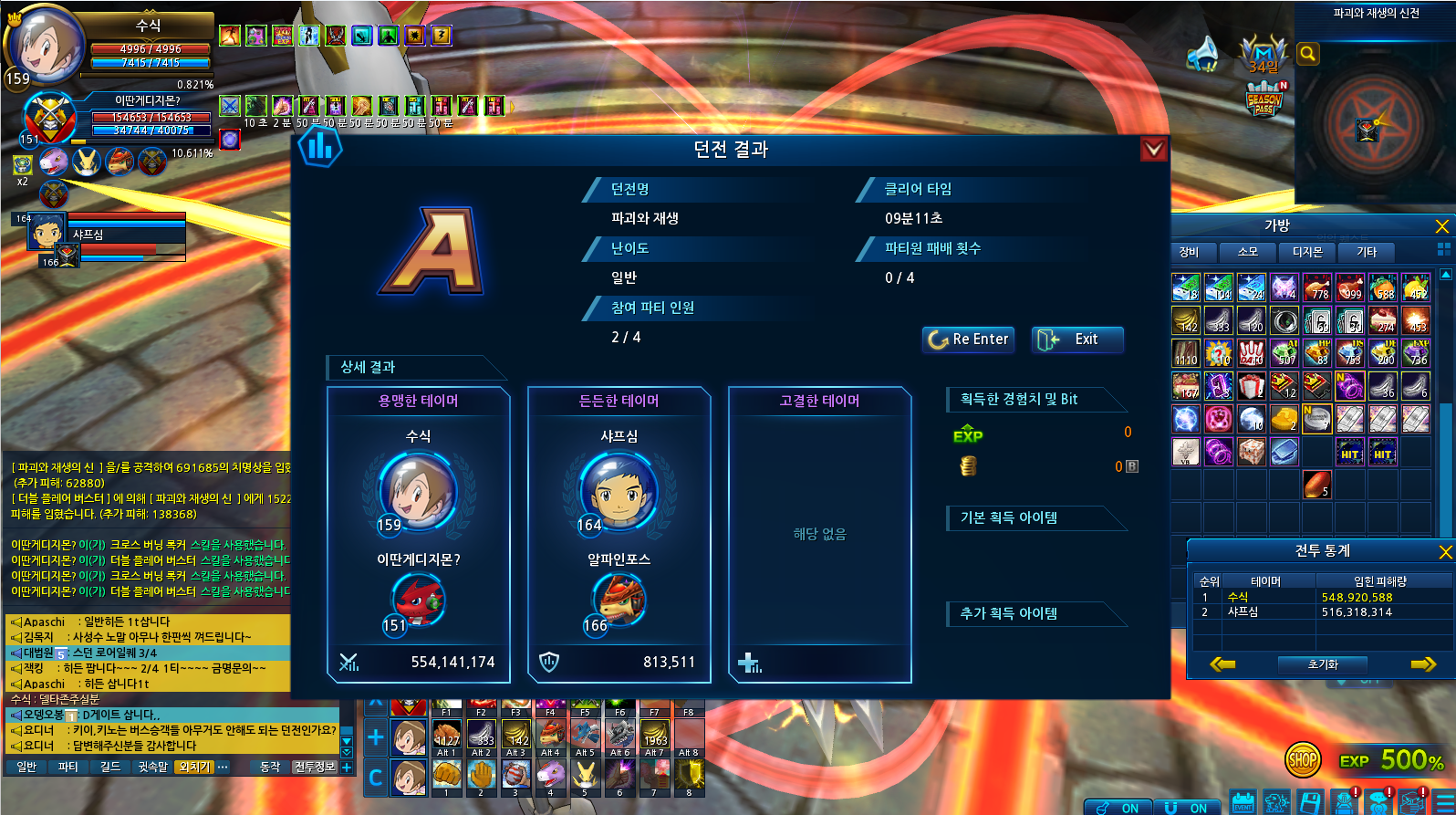Open the megaphone announcement icon
The height and width of the screenshot is (815, 1456).
pos(1203,55)
